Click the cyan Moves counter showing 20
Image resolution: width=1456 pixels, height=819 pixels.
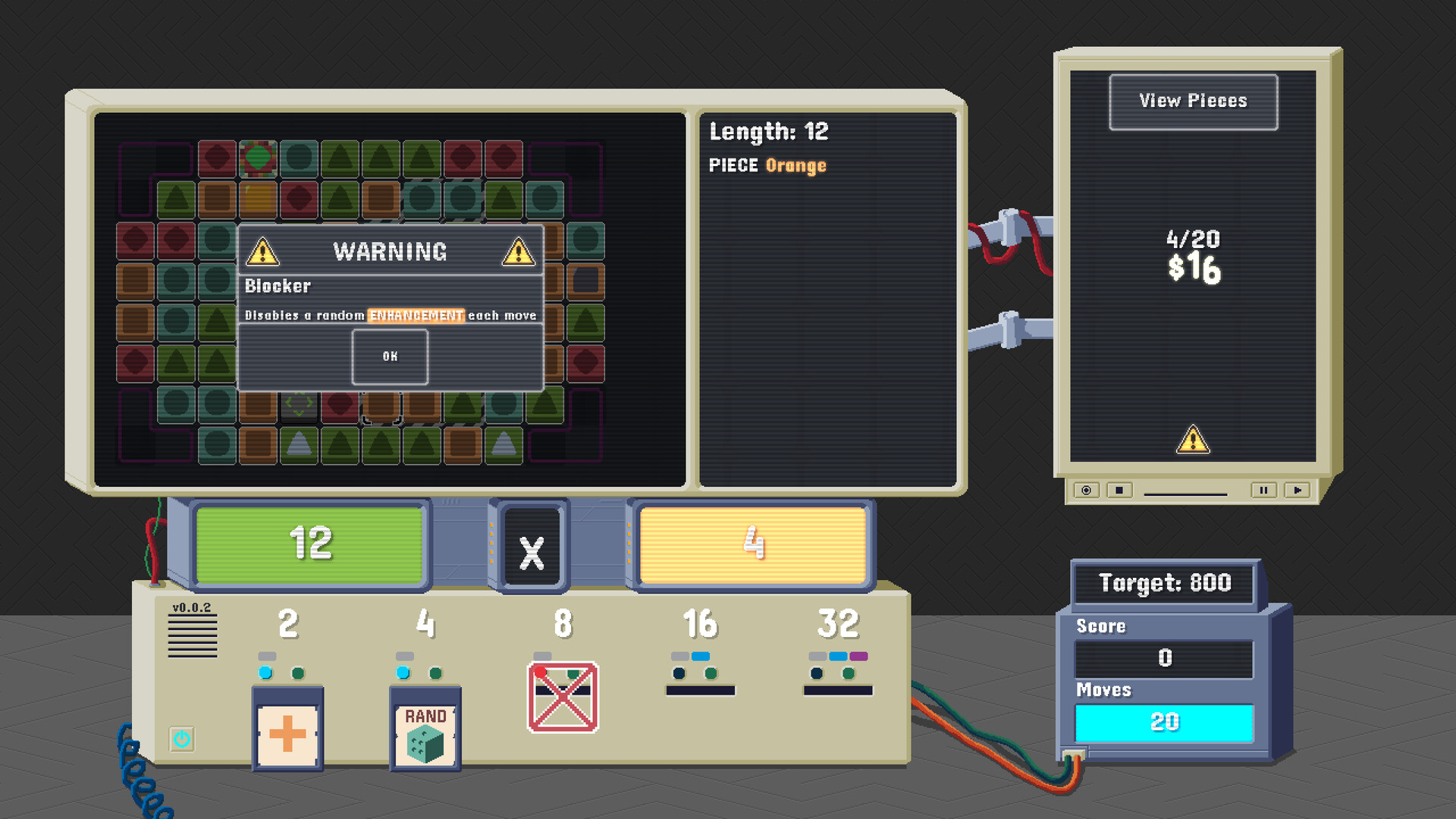coord(1166,721)
